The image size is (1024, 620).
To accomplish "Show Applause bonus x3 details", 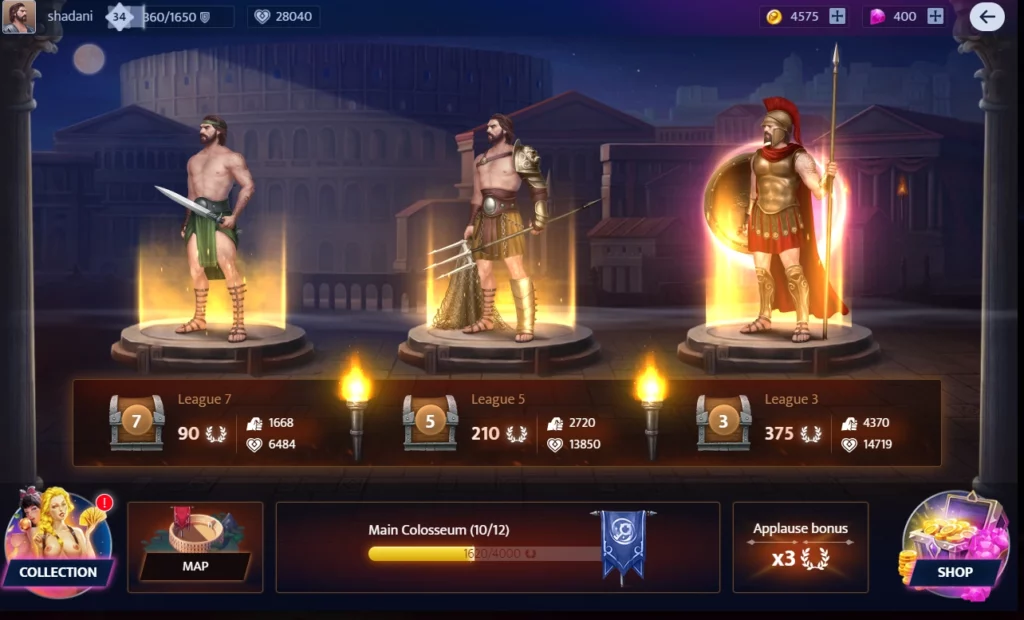I will tap(800, 547).
